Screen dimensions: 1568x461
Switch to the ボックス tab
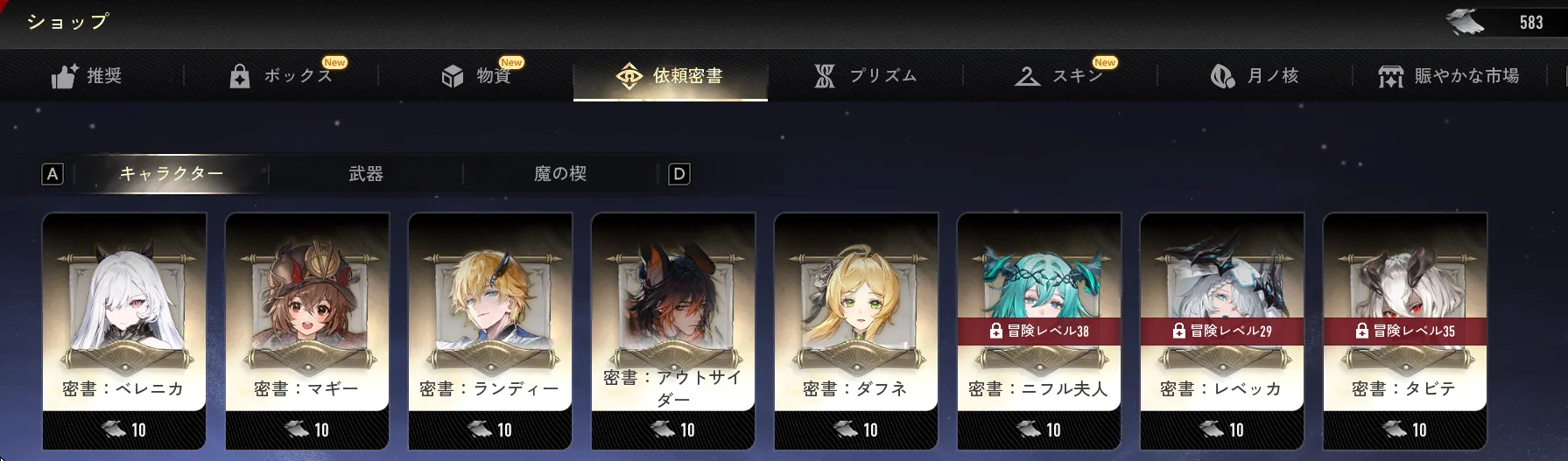(282, 76)
